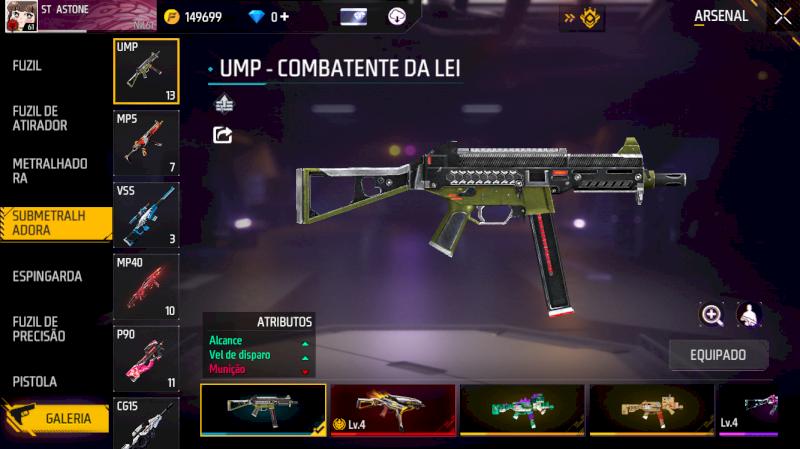The image size is (800, 449).
Task: Select the MP5 weapon tile
Action: (x=146, y=143)
